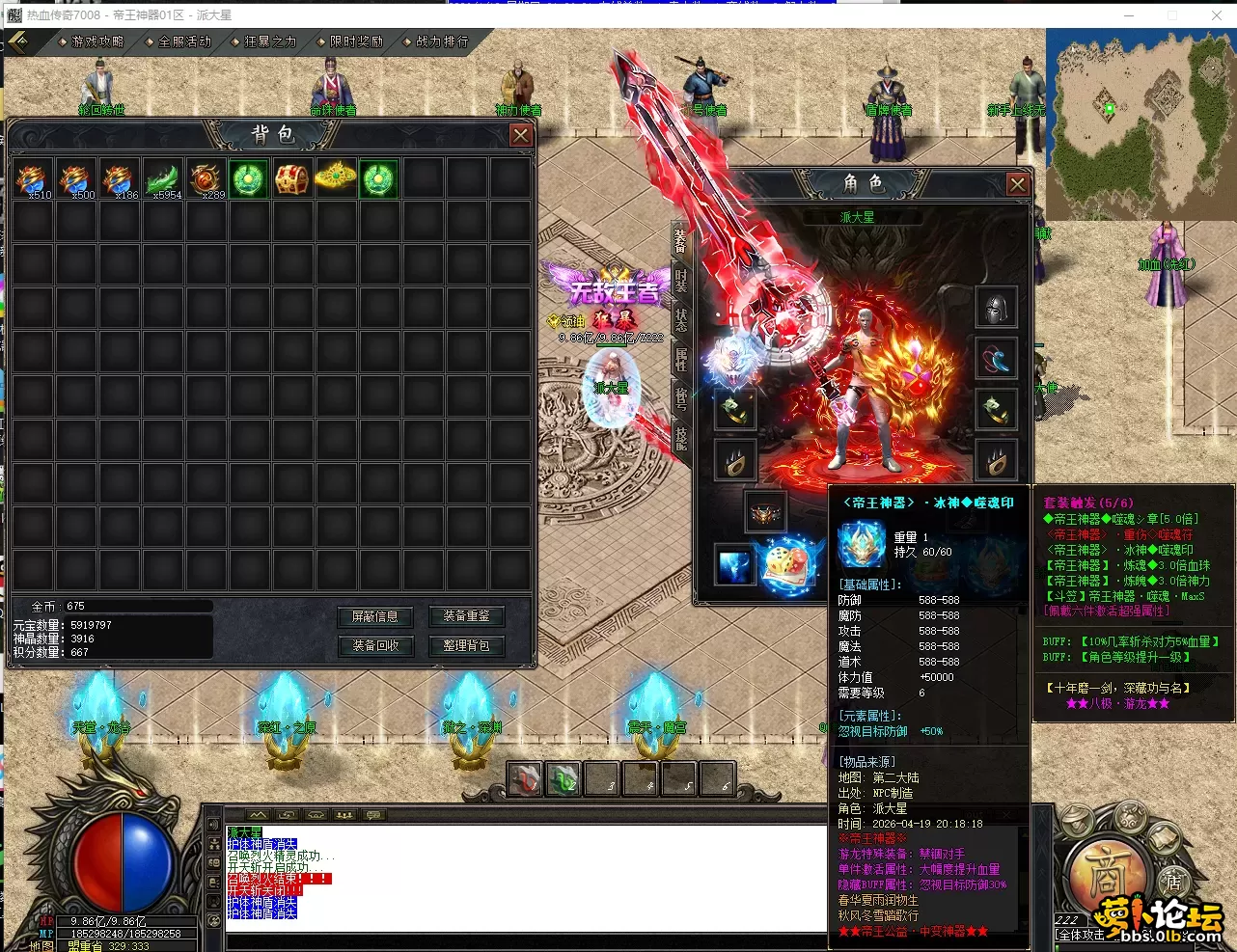This screenshot has height=952, width=1237.
Task: Close the 背包 backpack window
Action: [x=521, y=135]
